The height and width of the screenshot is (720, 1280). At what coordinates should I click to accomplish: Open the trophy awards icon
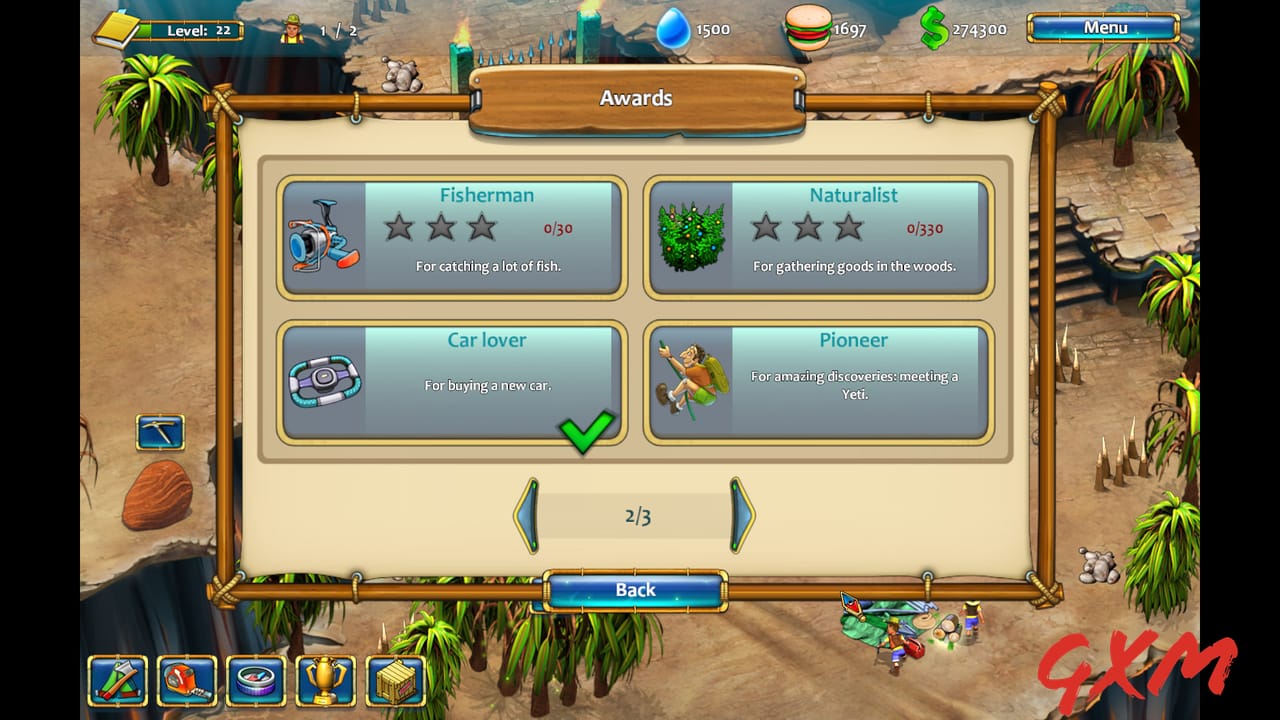tap(327, 681)
